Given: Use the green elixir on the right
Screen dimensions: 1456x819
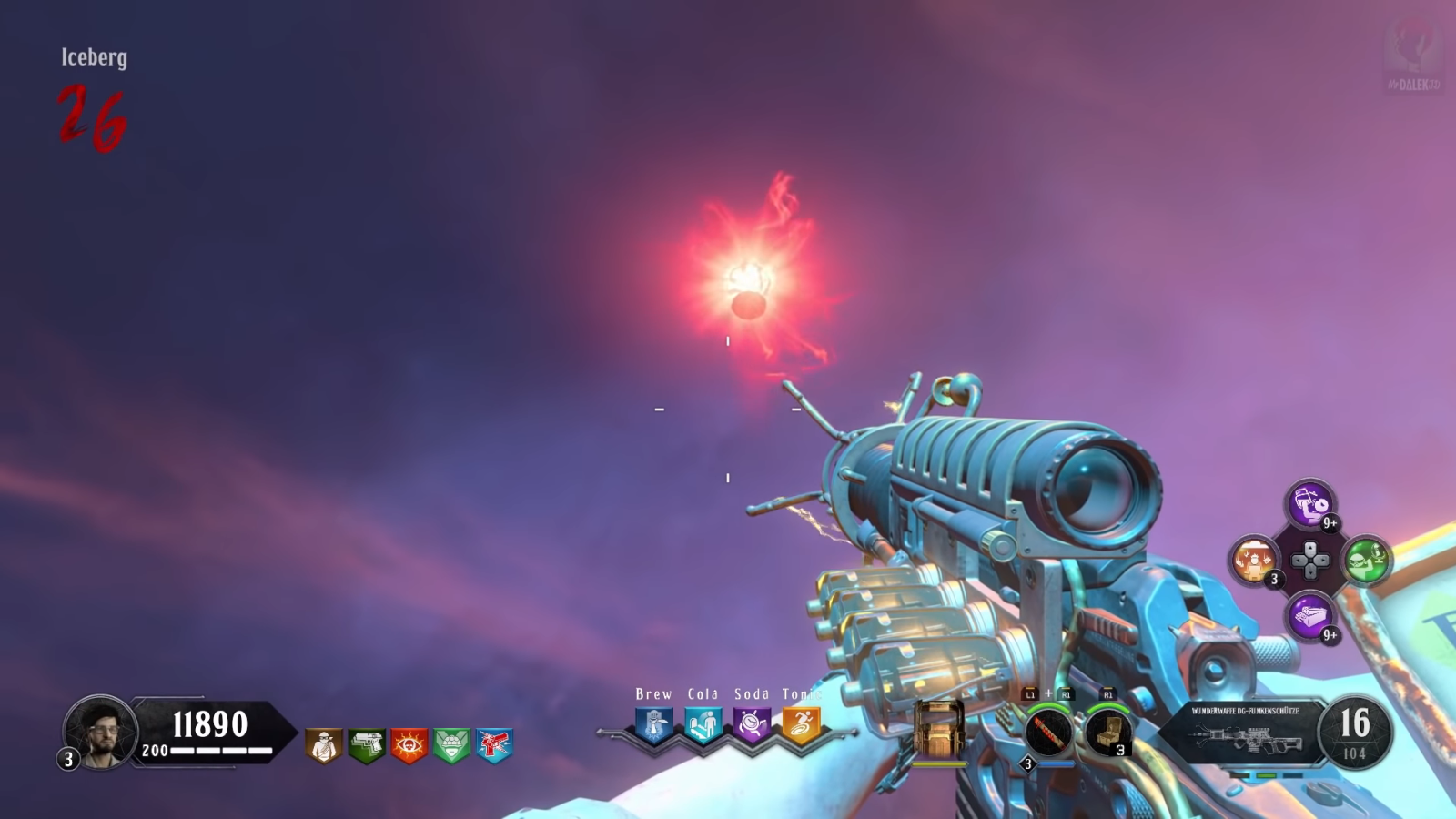Looking at the screenshot, I should tap(1366, 560).
